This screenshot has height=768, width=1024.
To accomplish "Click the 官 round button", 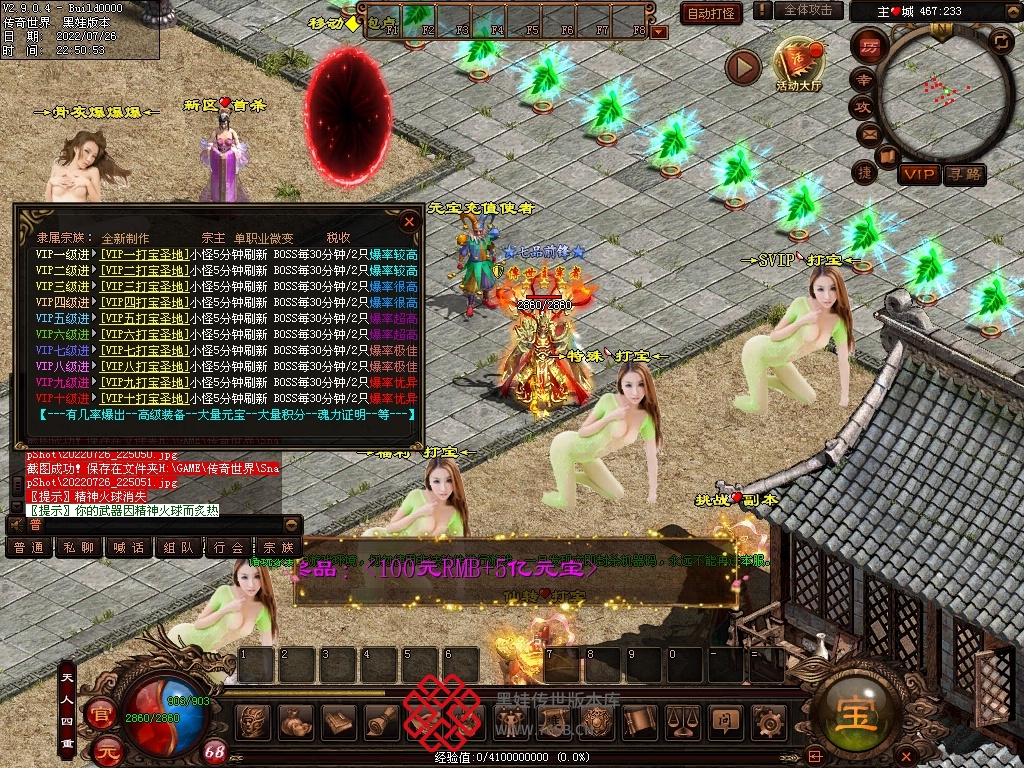I will coord(100,714).
